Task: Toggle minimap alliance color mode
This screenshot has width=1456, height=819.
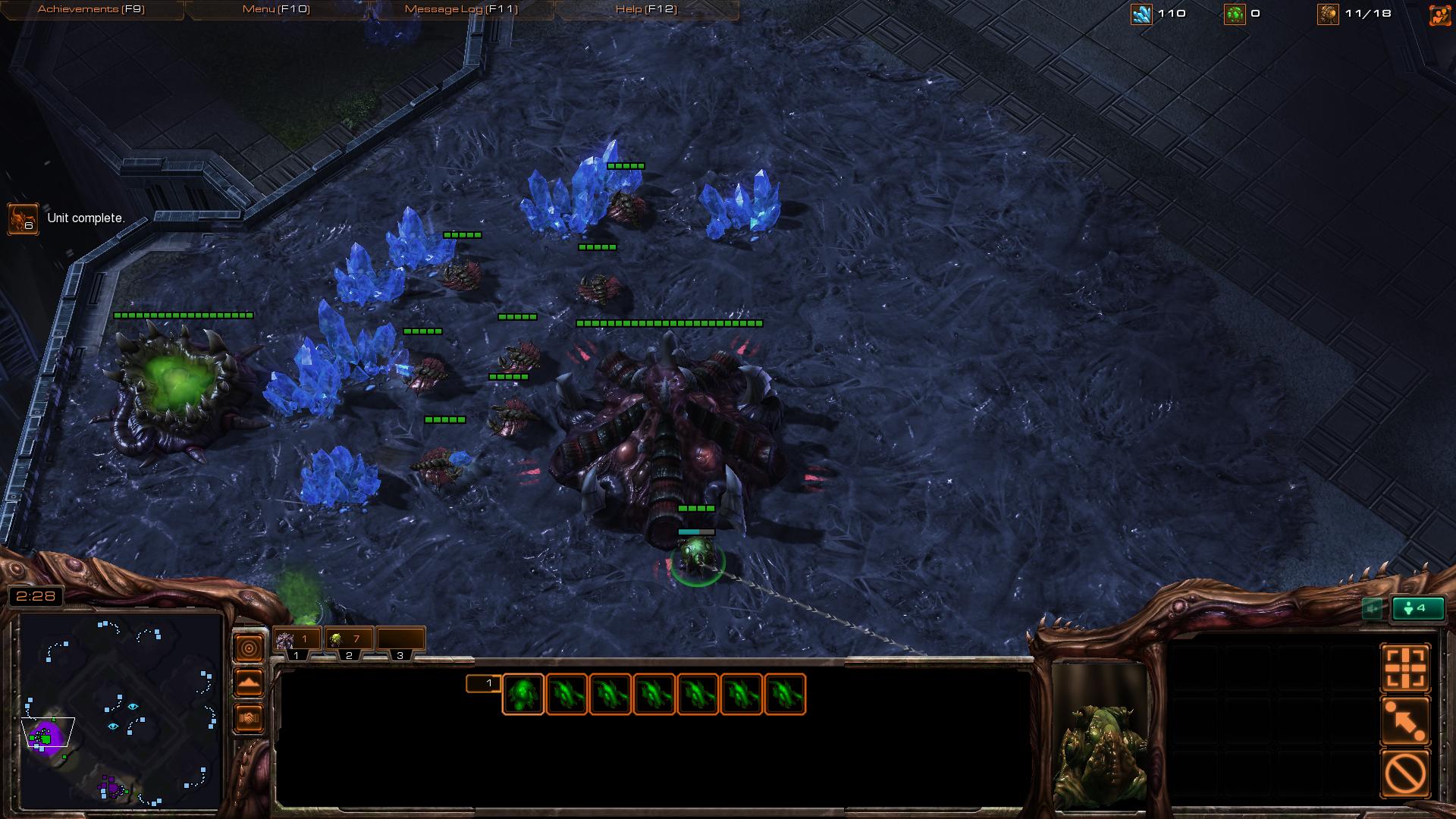Action: point(249,717)
